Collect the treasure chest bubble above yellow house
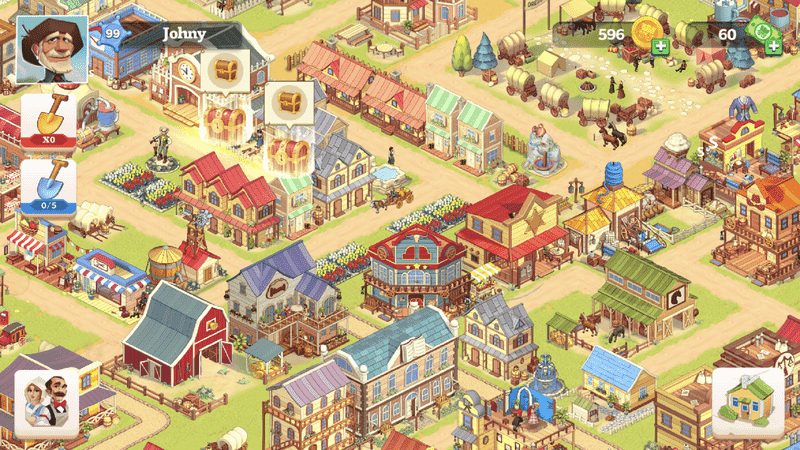 click(288, 104)
